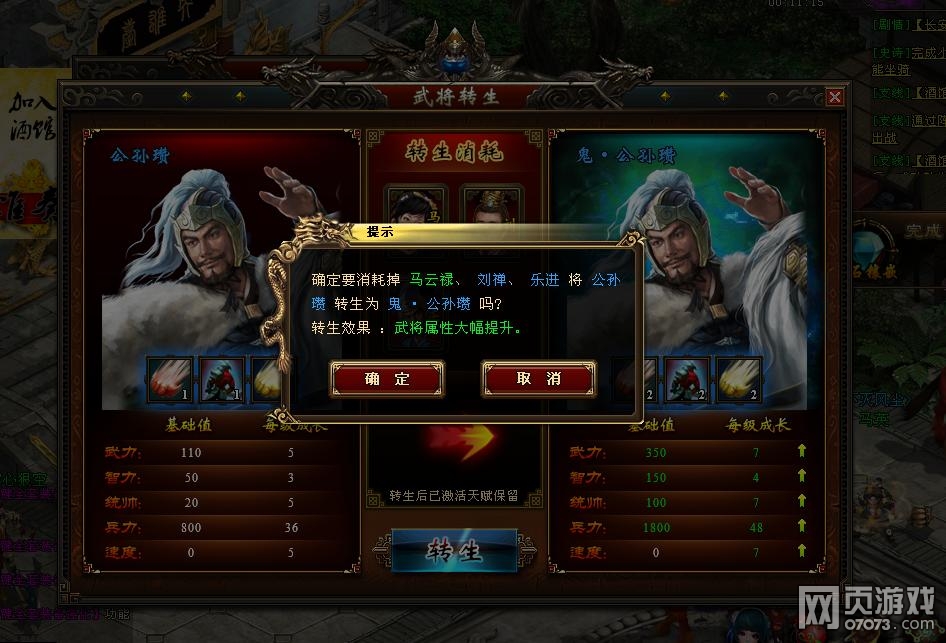Select the red beast skill icon under 公孙瓒
The height and width of the screenshot is (643, 946).
pos(221,380)
